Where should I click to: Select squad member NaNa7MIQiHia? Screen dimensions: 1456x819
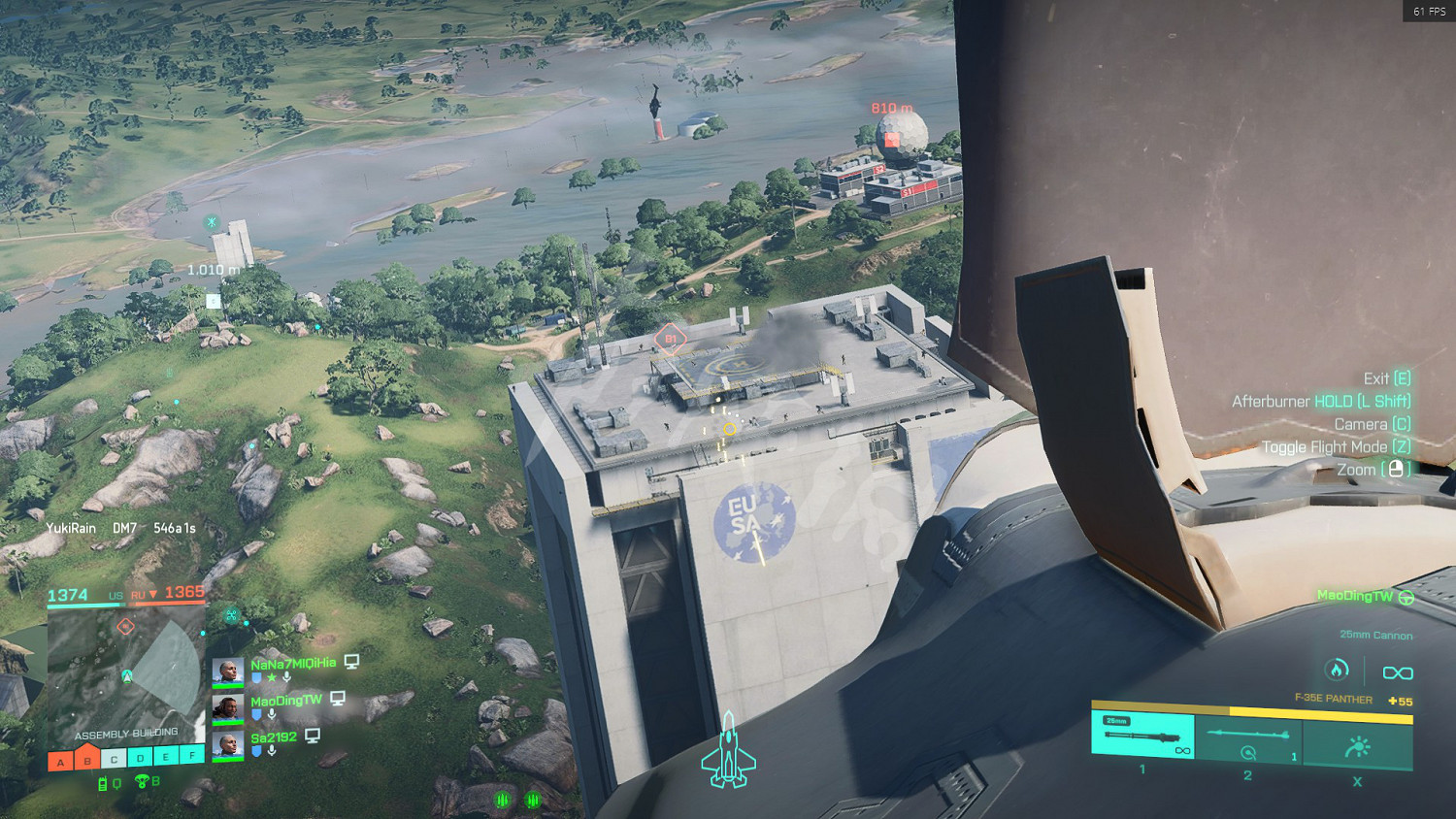click(292, 665)
